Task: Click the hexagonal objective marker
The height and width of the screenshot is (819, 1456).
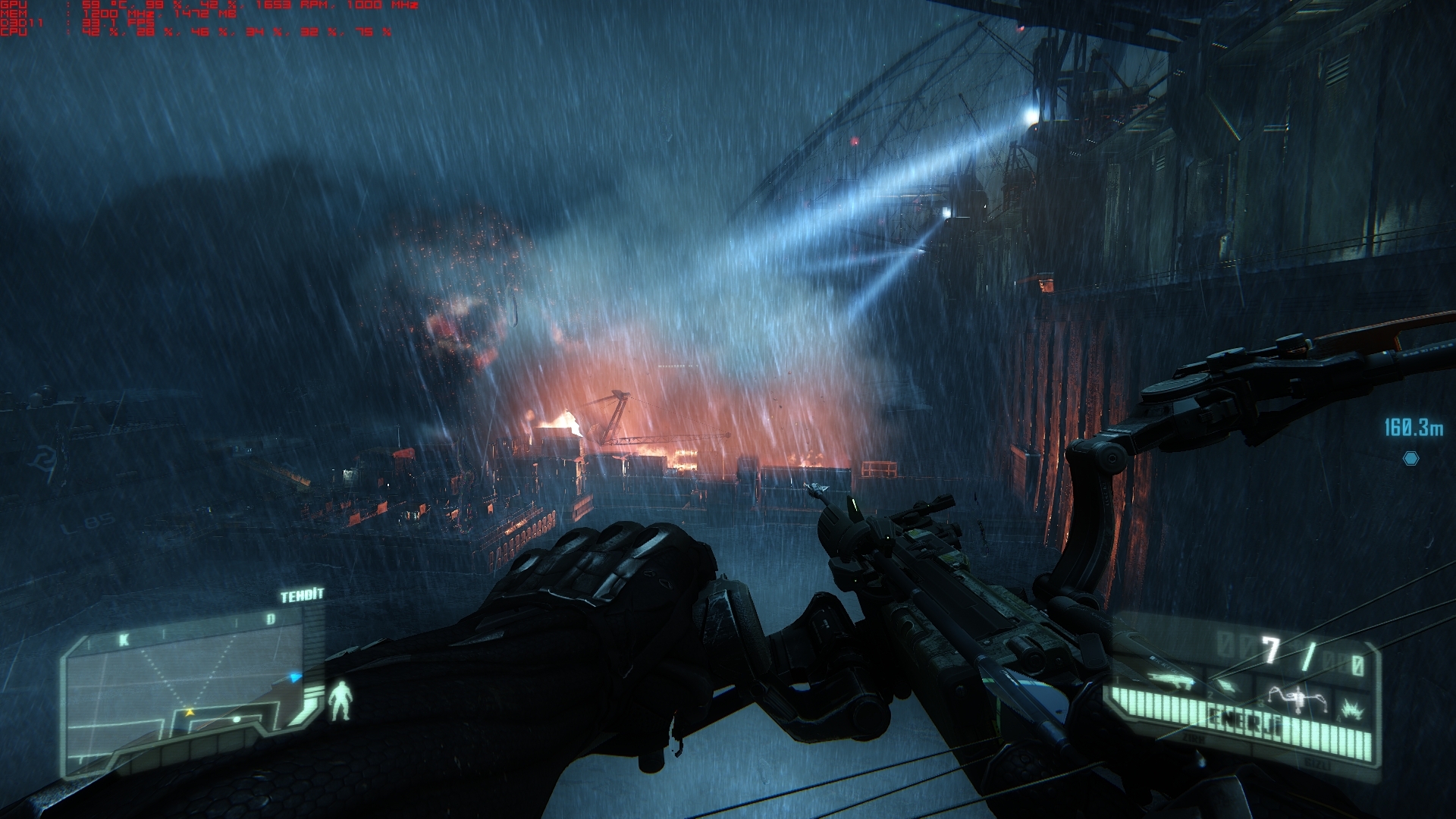Action: 1410,458
